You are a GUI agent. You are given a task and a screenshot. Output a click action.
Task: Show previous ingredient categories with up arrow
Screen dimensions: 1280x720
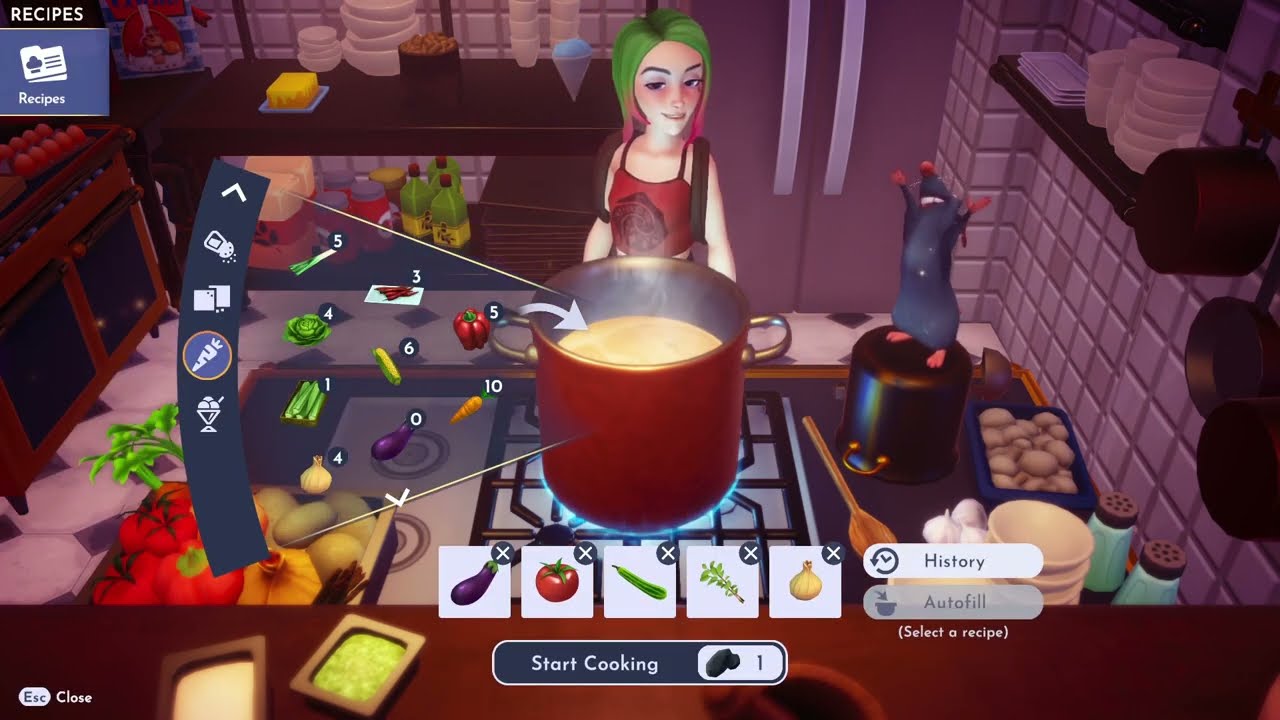(233, 192)
